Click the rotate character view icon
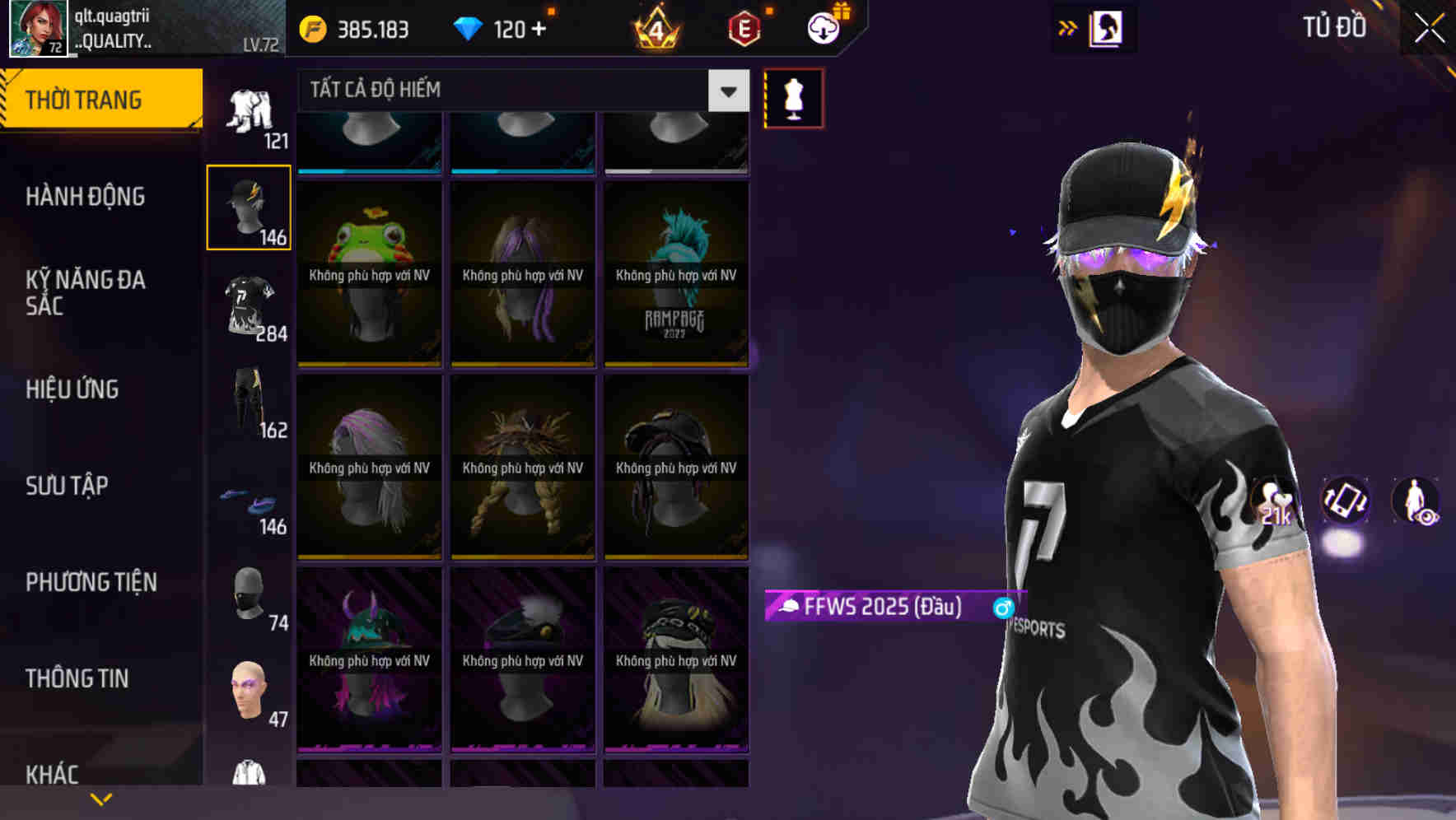The width and height of the screenshot is (1456, 820). (1347, 503)
